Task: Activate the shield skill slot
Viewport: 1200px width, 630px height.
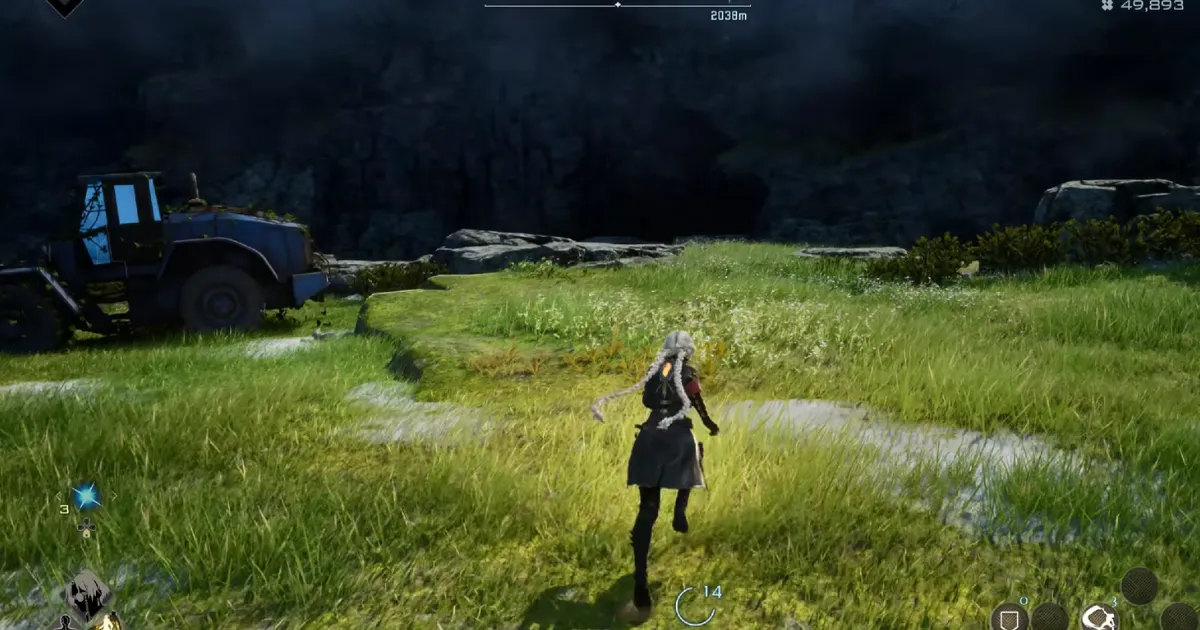Action: [x=1008, y=617]
